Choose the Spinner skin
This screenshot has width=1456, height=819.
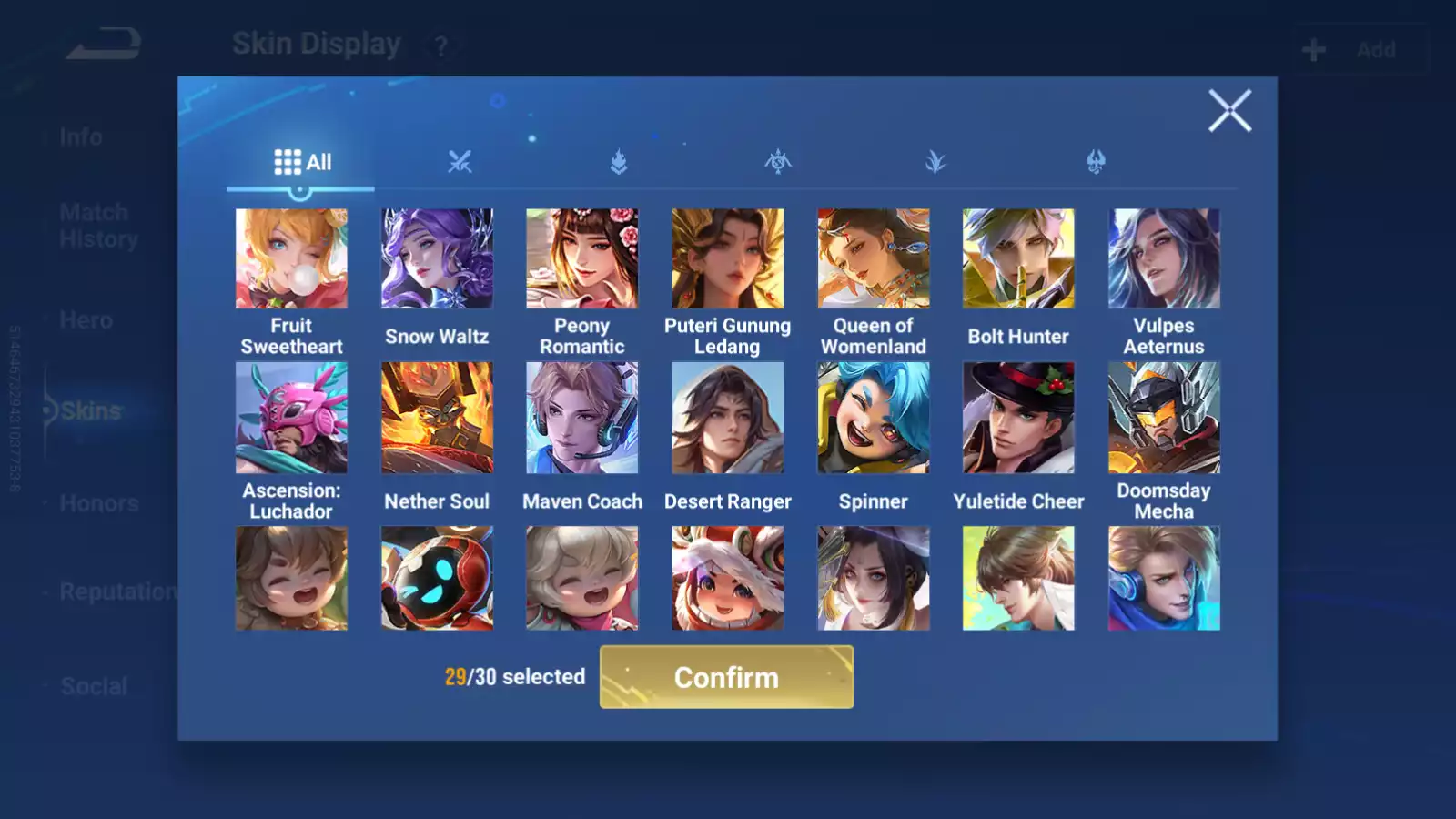coord(873,418)
